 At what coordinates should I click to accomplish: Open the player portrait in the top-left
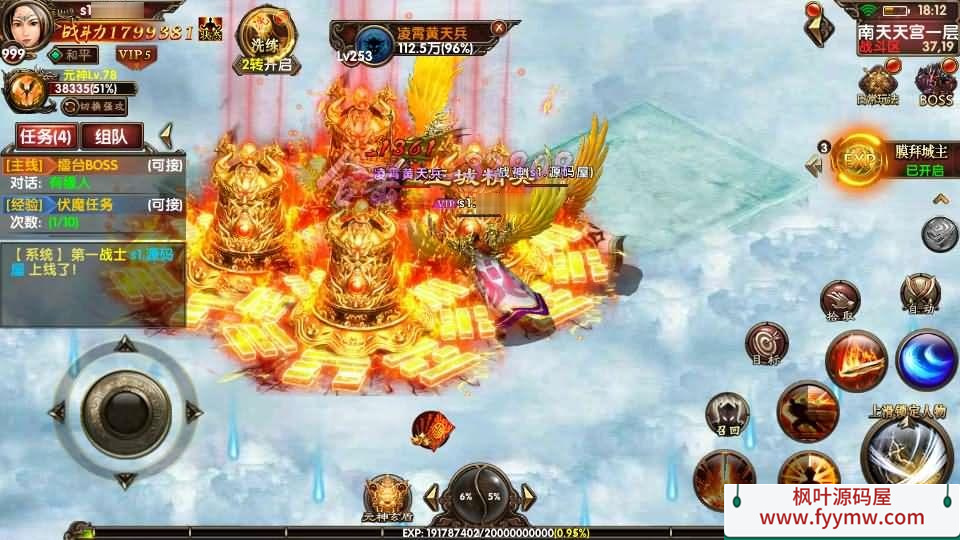click(28, 27)
